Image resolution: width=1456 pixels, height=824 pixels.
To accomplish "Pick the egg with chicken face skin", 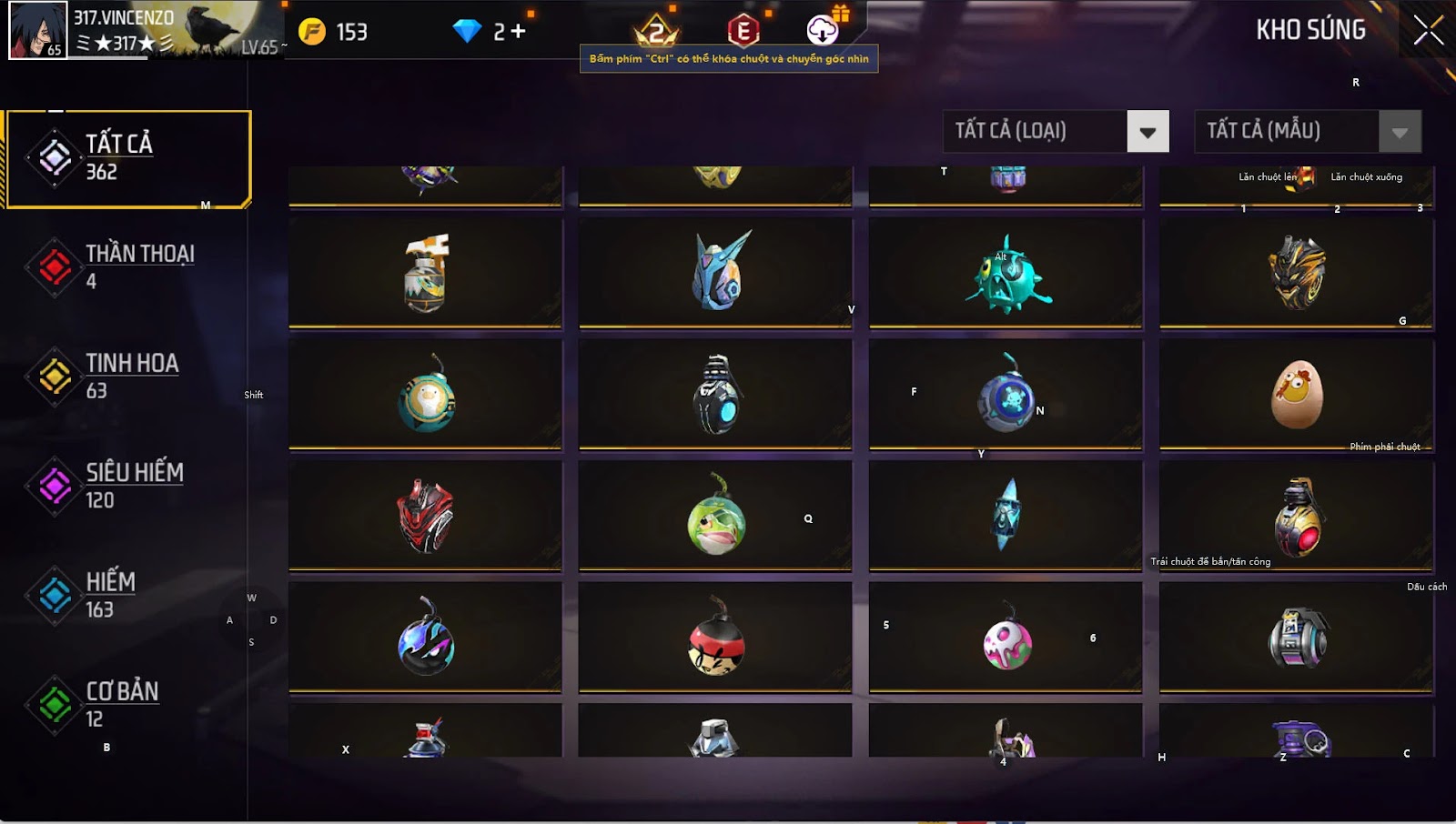I will click(1297, 394).
